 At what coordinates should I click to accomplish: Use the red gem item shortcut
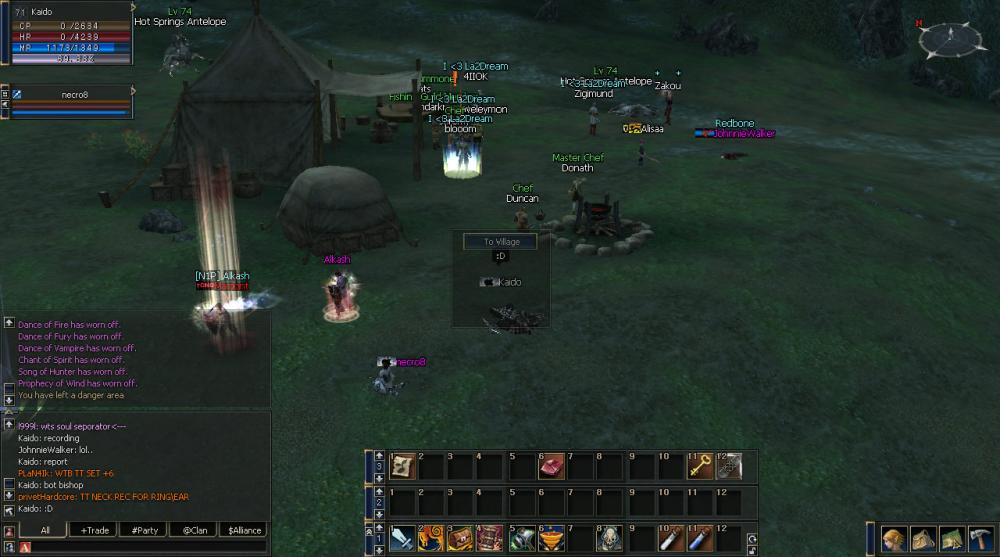click(551, 466)
